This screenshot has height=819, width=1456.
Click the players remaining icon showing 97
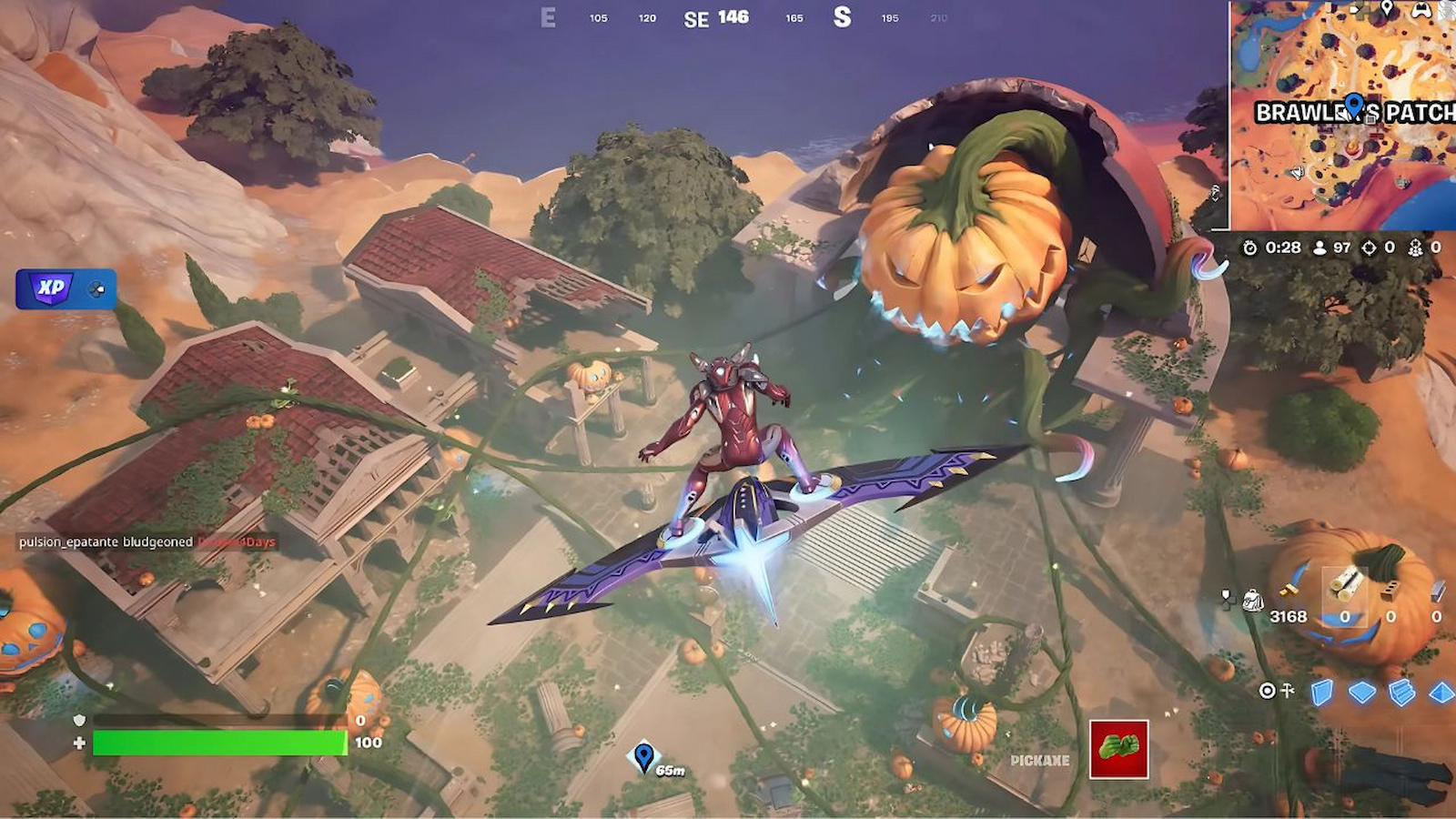coord(1318,247)
